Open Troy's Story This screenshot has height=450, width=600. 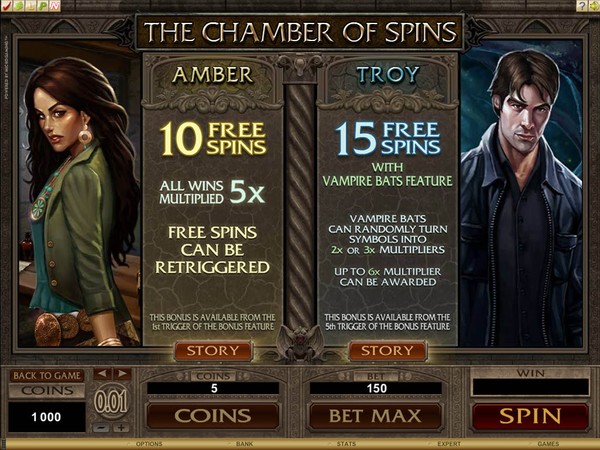point(387,351)
